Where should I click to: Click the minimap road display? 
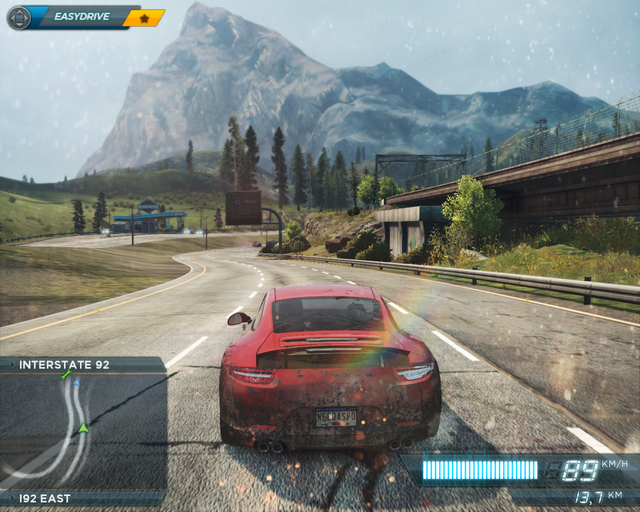pyautogui.click(x=82, y=431)
